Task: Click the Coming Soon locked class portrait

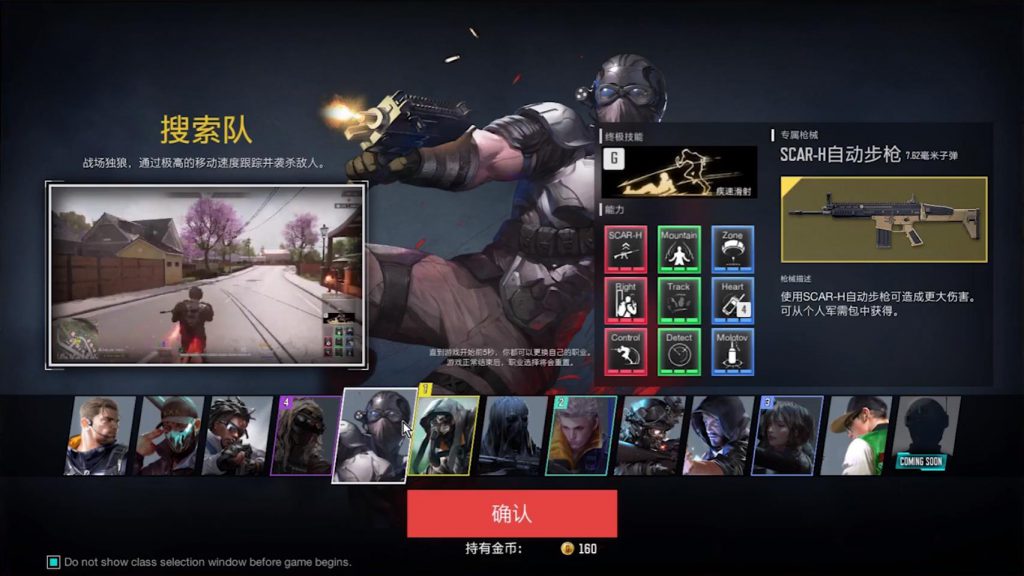Action: [x=925, y=435]
